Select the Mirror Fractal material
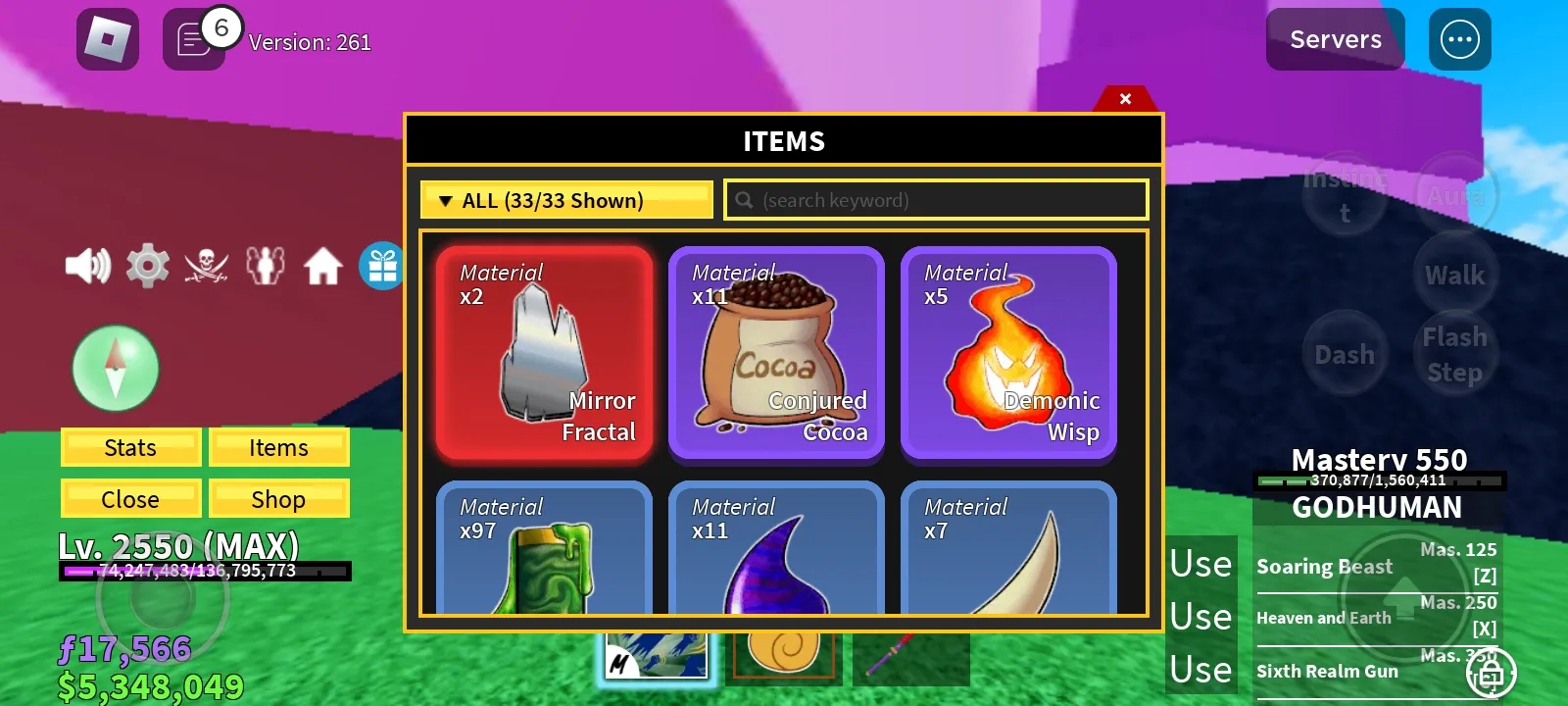This screenshot has height=706, width=1568. [x=545, y=353]
